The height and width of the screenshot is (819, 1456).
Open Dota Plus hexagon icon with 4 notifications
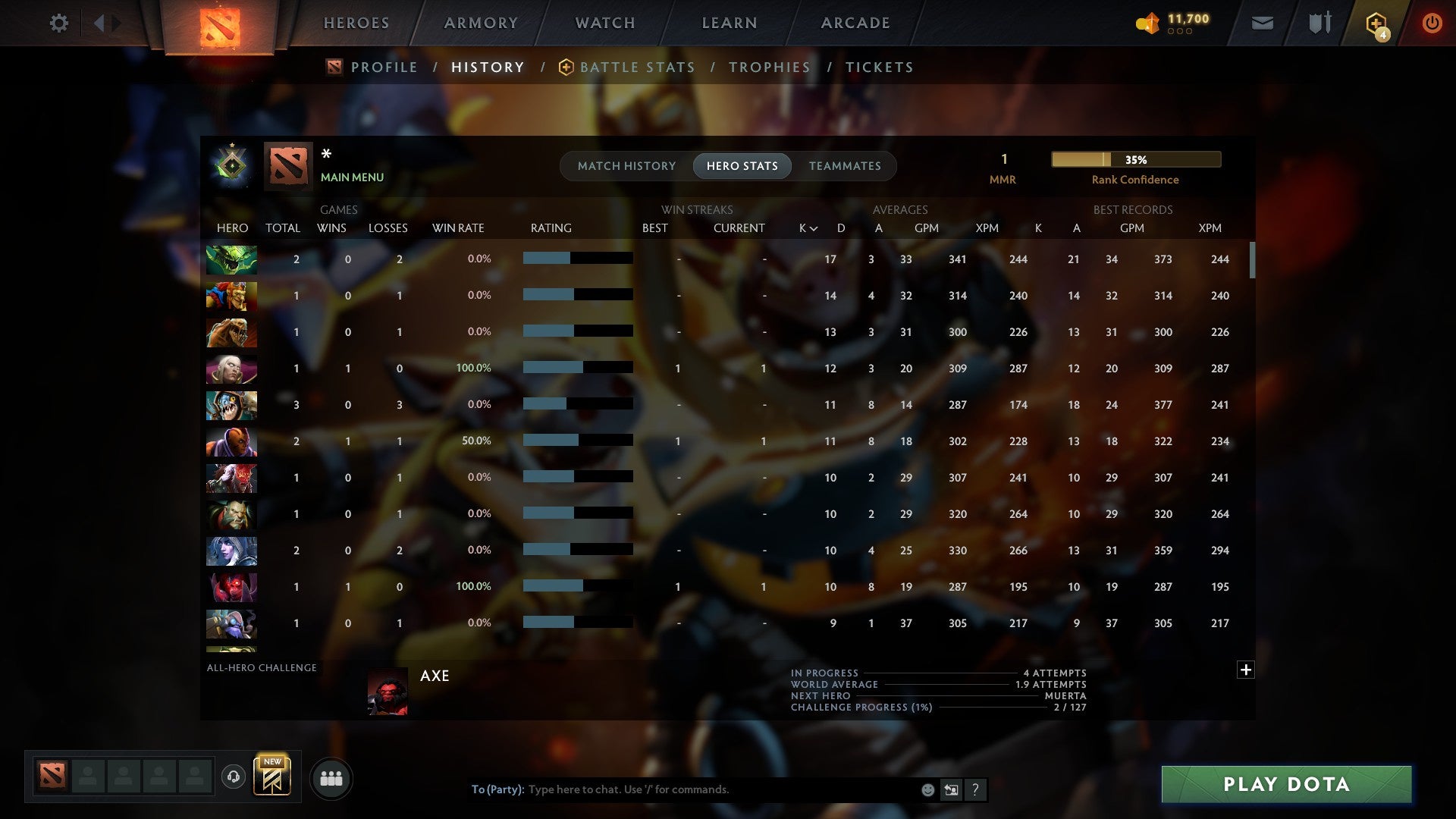click(x=1376, y=23)
